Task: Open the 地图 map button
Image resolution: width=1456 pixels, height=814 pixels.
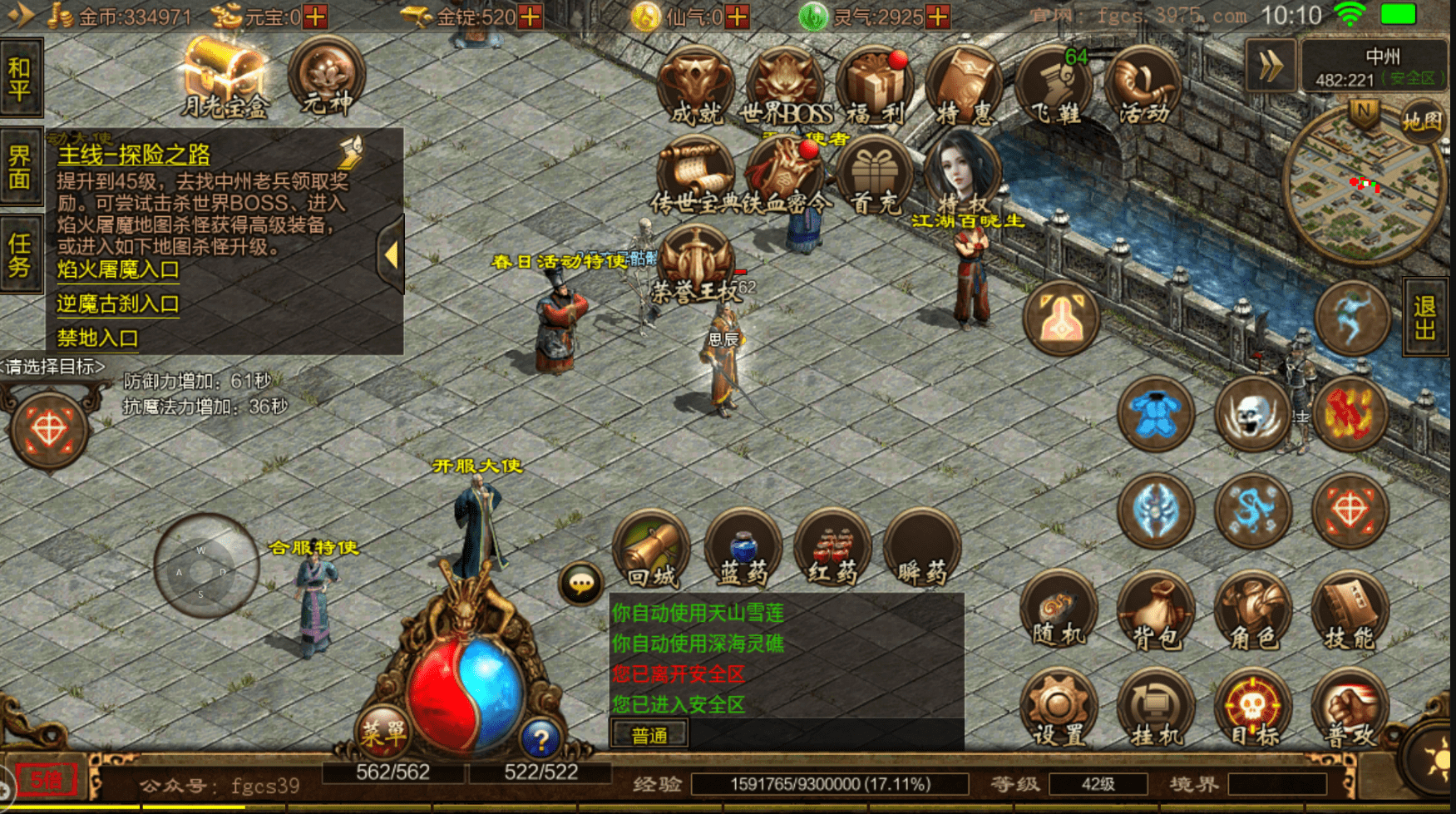Action: coord(1422,122)
